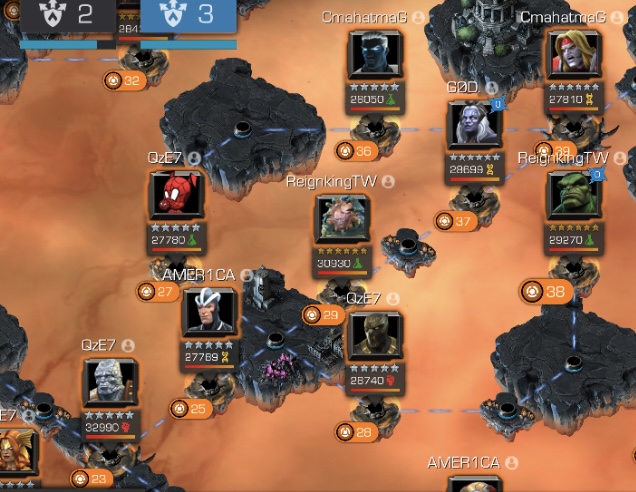The width and height of the screenshot is (636, 492).
Task: Open the stone-faced defender rated 32990
Action: (x=110, y=385)
